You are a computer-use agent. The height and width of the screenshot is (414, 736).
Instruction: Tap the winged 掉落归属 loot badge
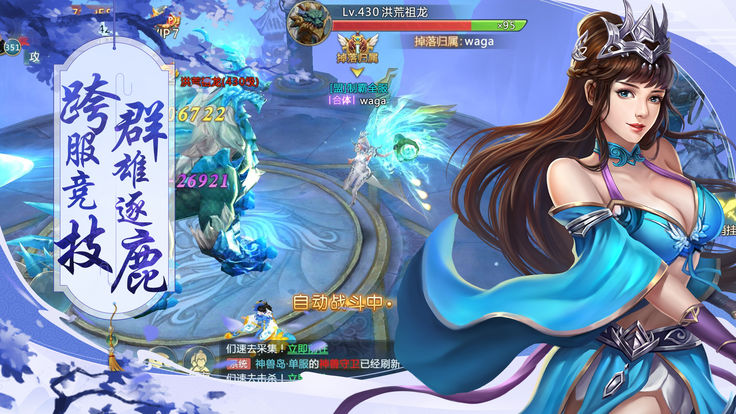click(358, 49)
